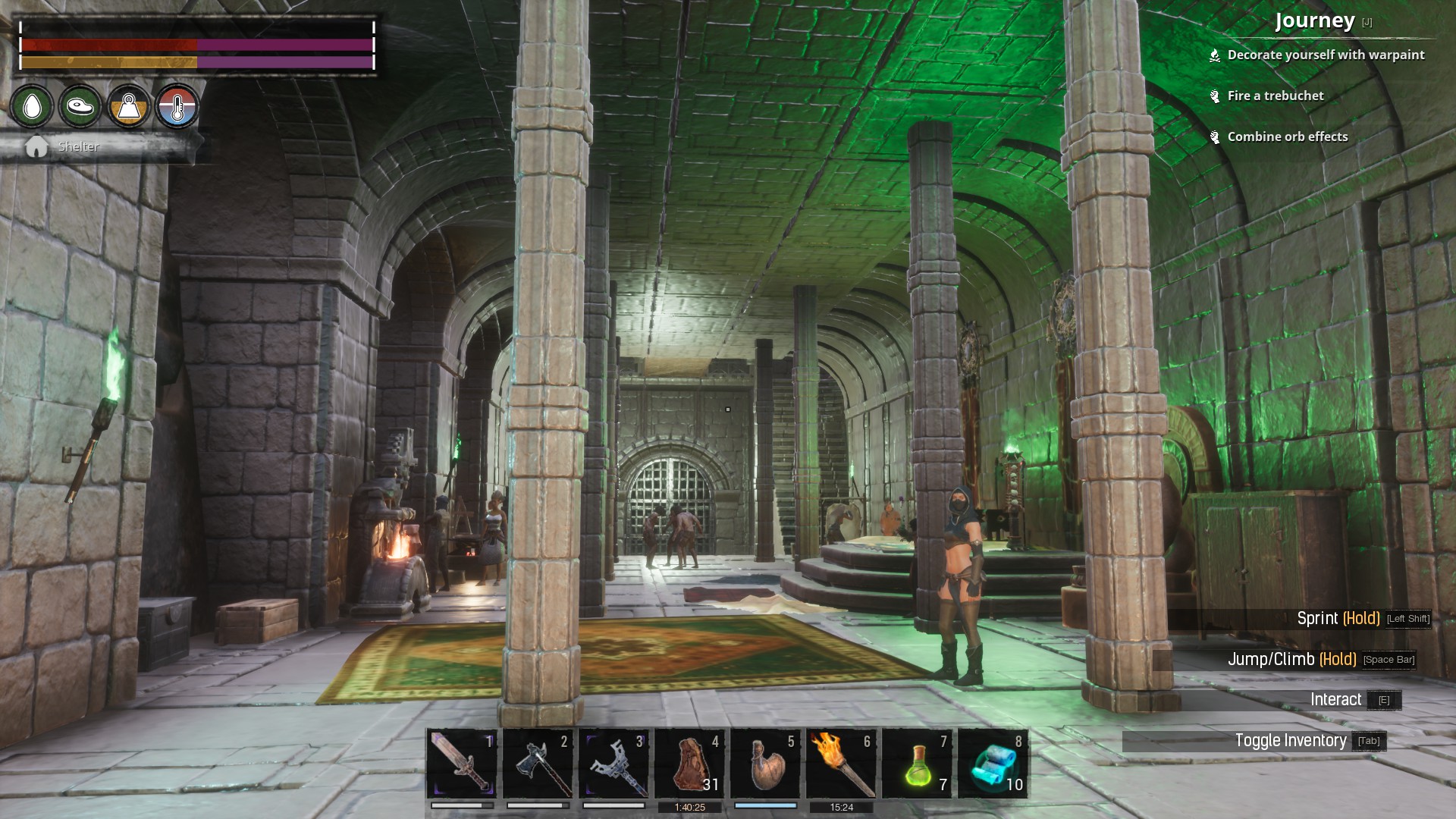Select the "Decorate yourself with warpaint" journey step
The width and height of the screenshot is (1456, 819).
pos(1325,55)
